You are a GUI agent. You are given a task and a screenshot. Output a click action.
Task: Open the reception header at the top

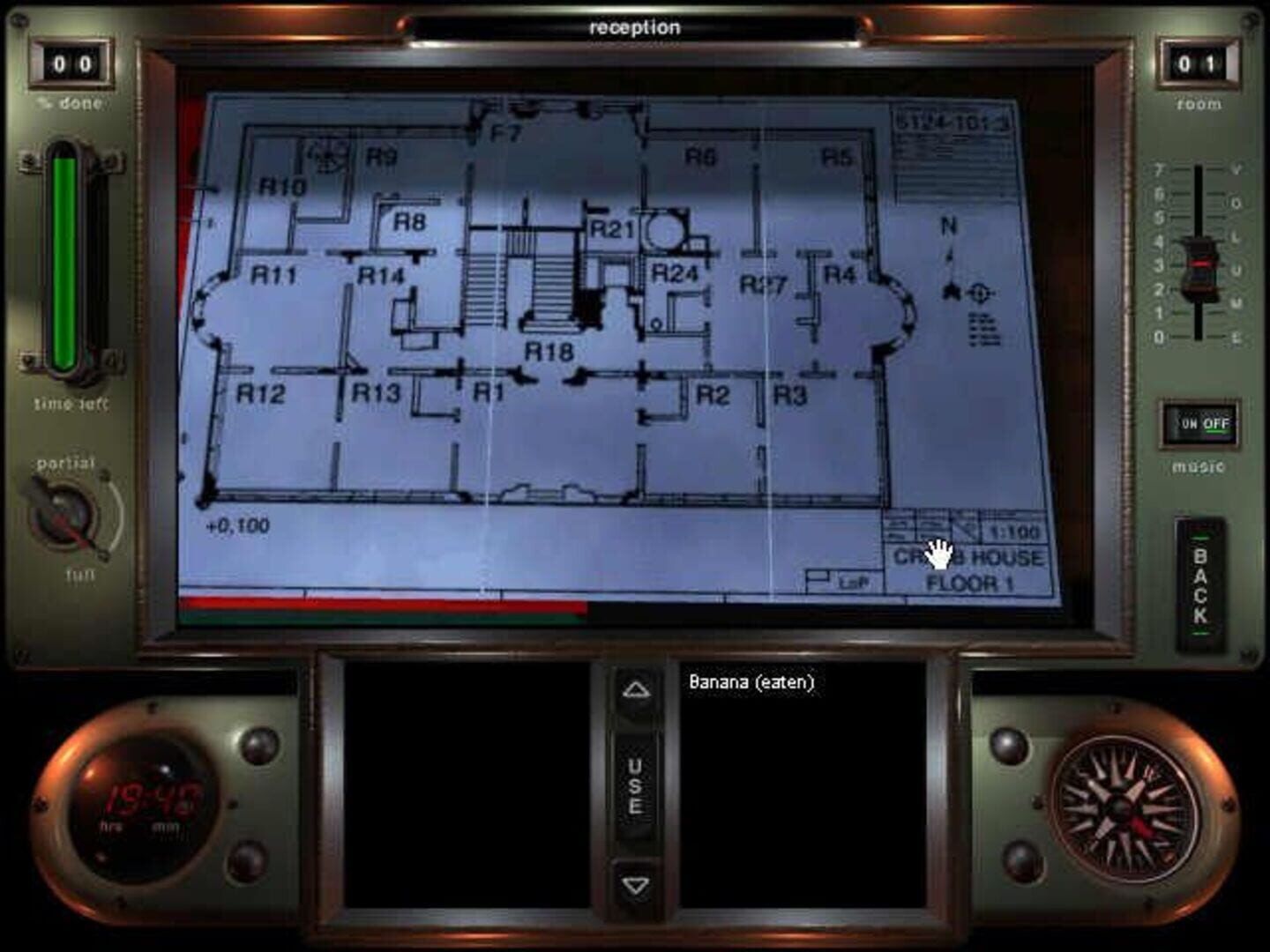[634, 26]
